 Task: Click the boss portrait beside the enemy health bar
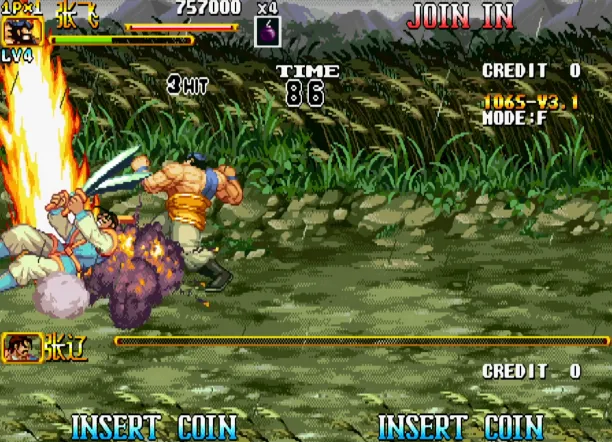pos(21,347)
